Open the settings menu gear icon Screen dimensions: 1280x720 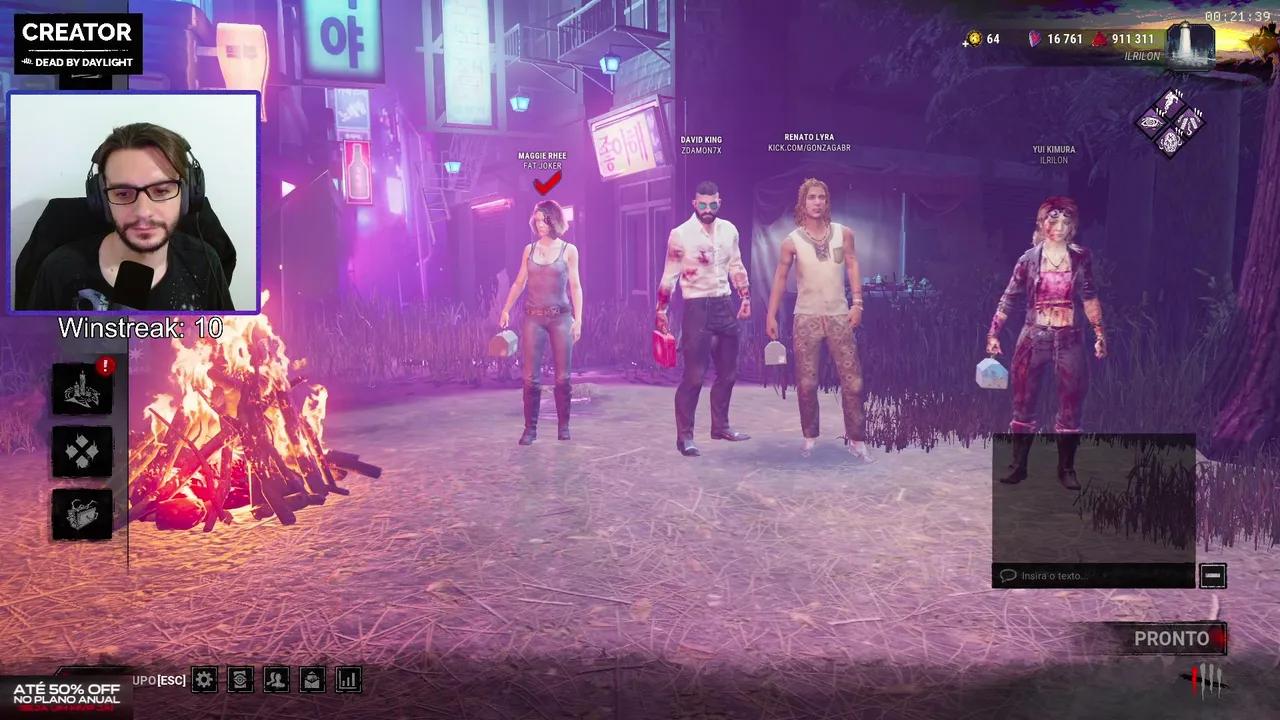tap(203, 679)
